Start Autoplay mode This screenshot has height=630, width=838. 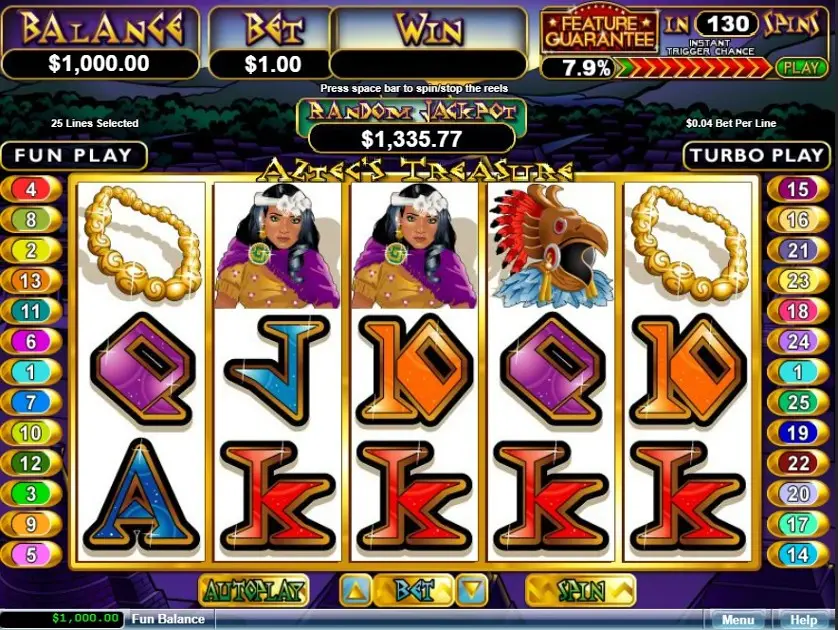coord(254,590)
